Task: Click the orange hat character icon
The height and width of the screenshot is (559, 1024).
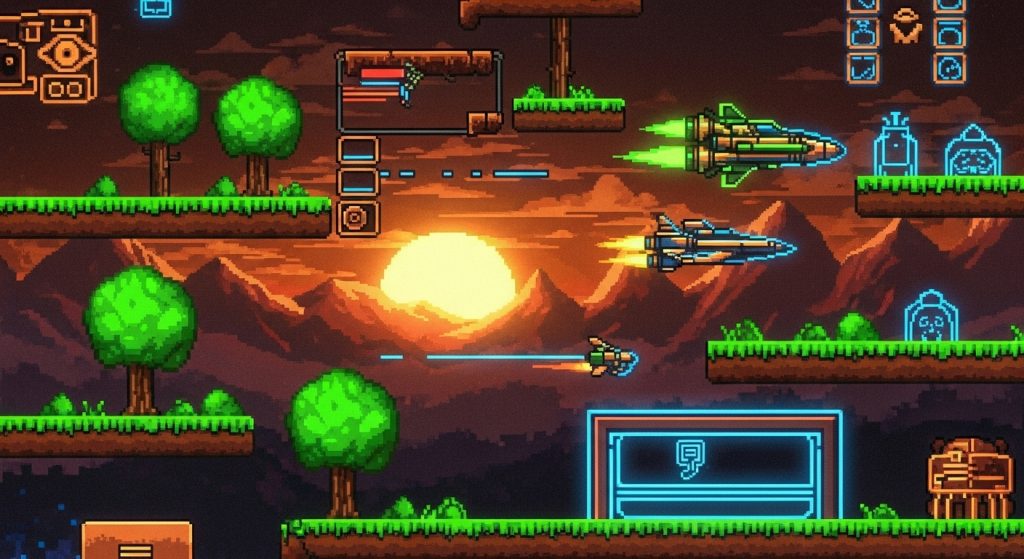Action: (x=906, y=25)
